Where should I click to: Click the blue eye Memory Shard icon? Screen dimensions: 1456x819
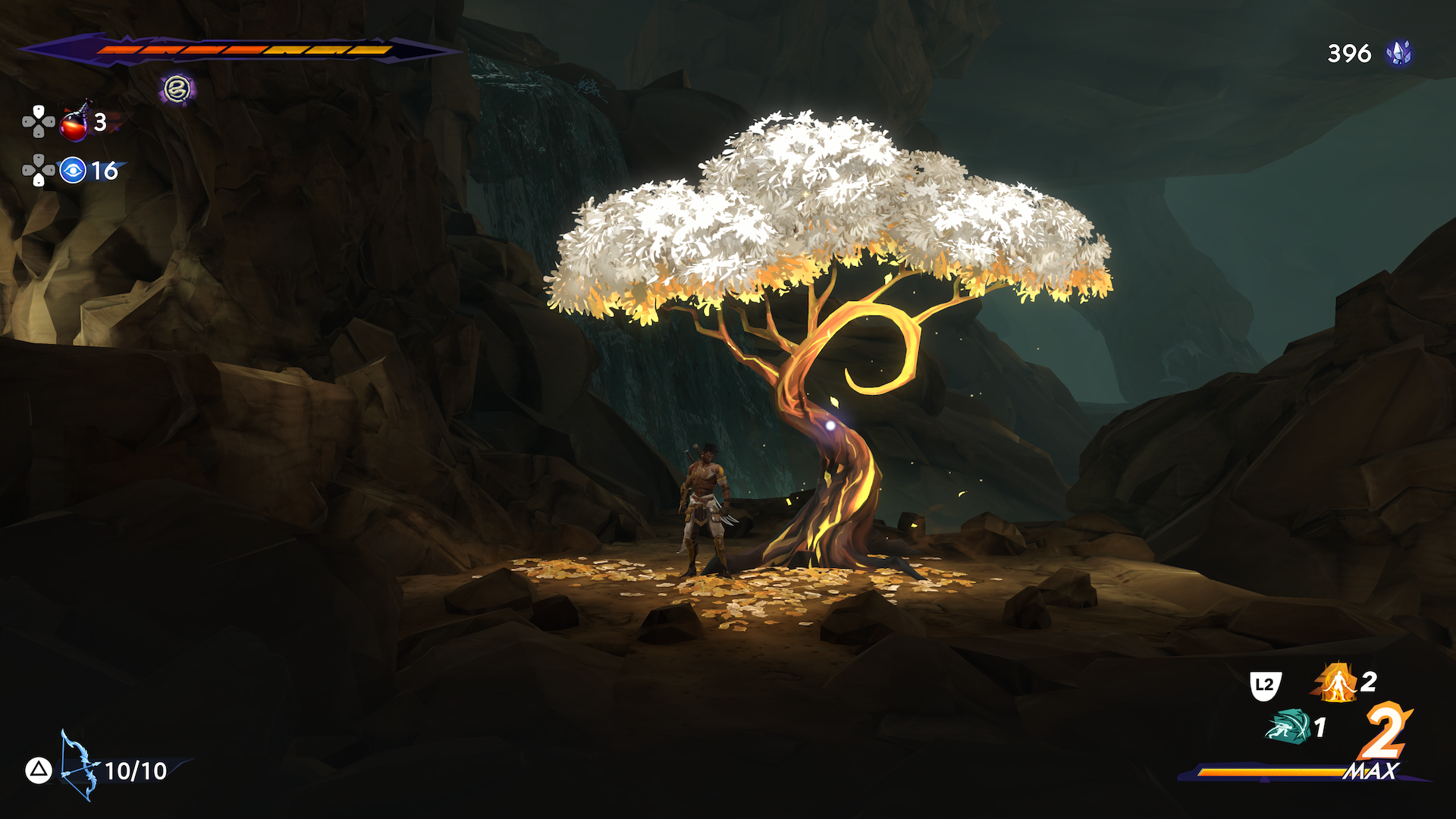(73, 171)
